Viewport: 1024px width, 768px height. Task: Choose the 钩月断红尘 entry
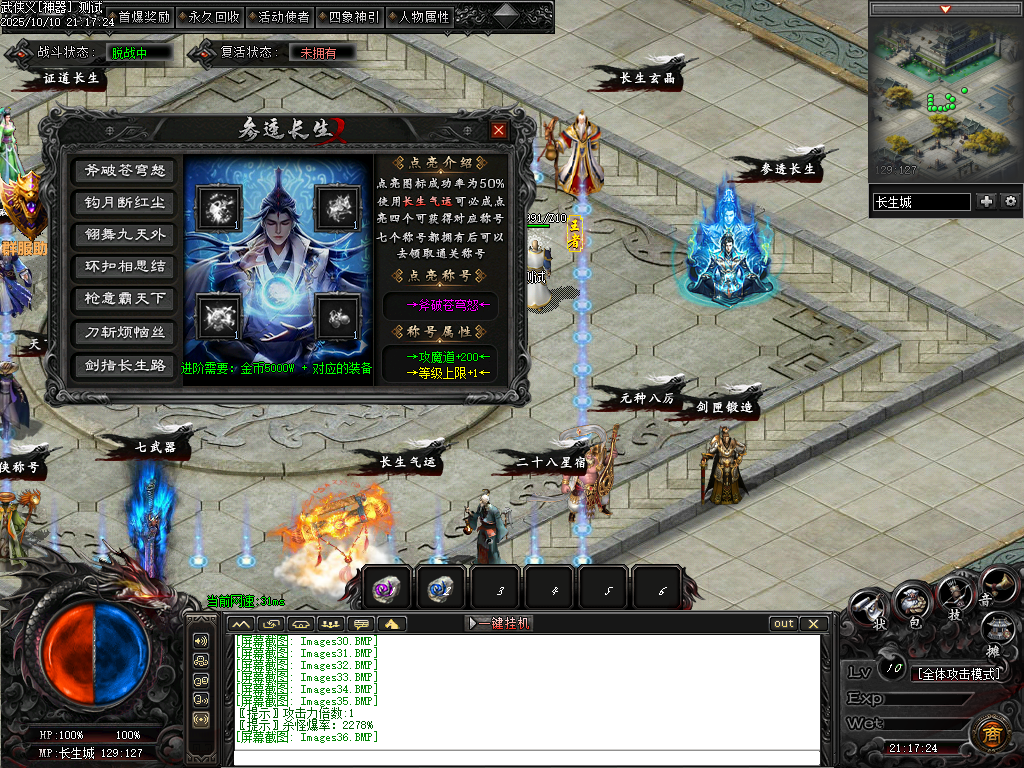click(124, 203)
